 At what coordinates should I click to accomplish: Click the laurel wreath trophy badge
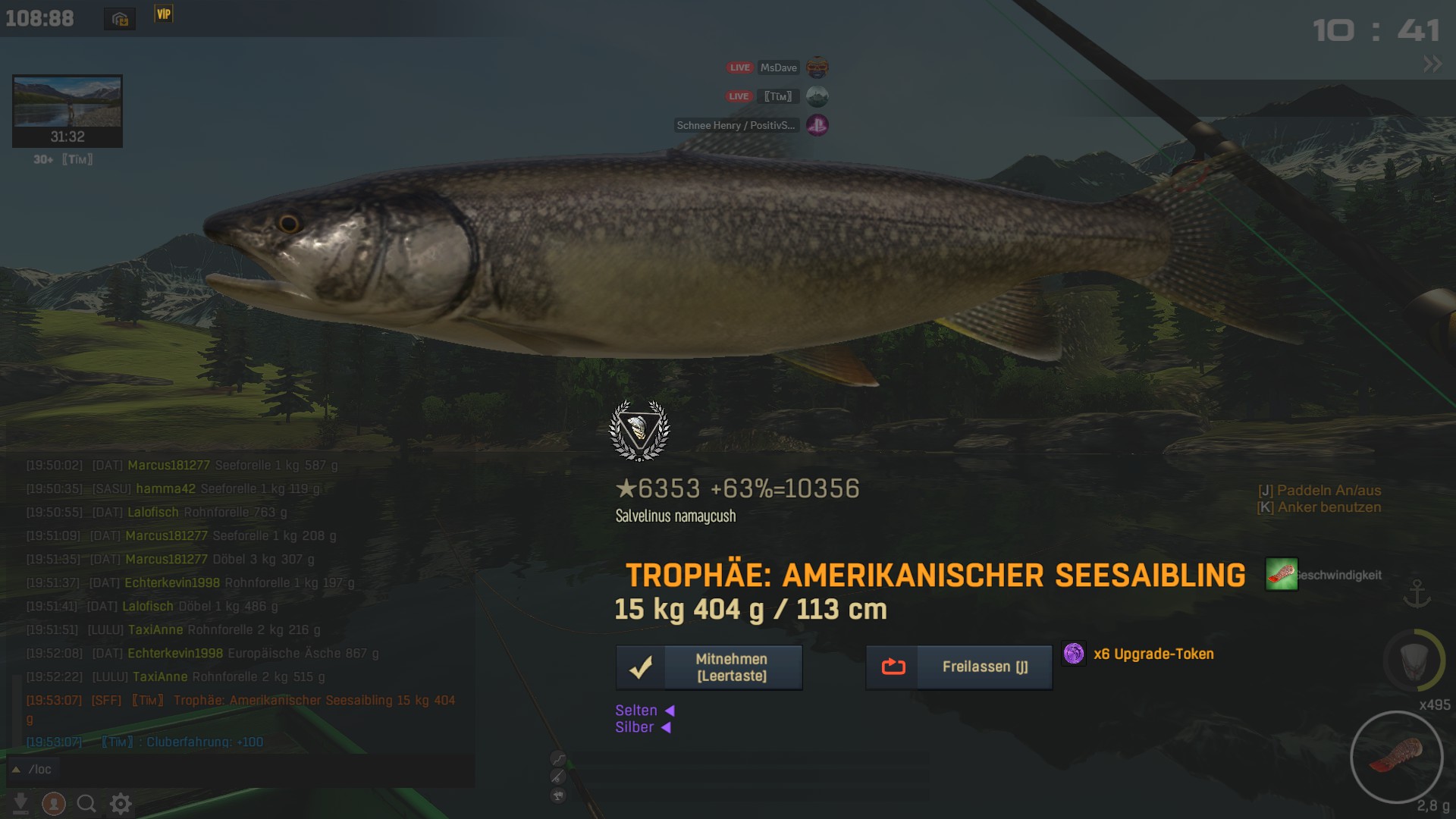pyautogui.click(x=639, y=430)
